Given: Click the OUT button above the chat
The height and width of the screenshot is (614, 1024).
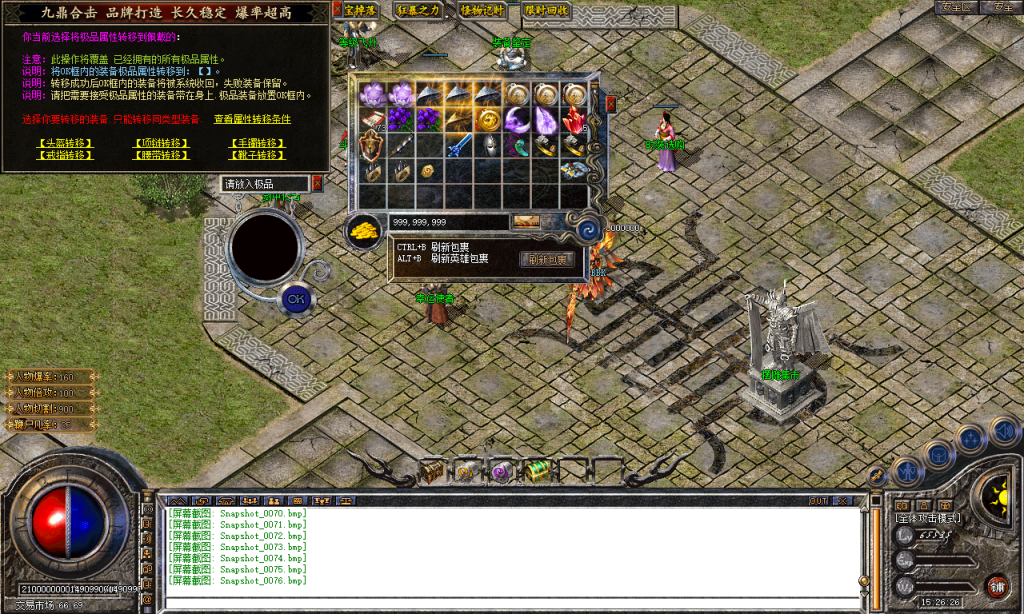Looking at the screenshot, I should (819, 499).
